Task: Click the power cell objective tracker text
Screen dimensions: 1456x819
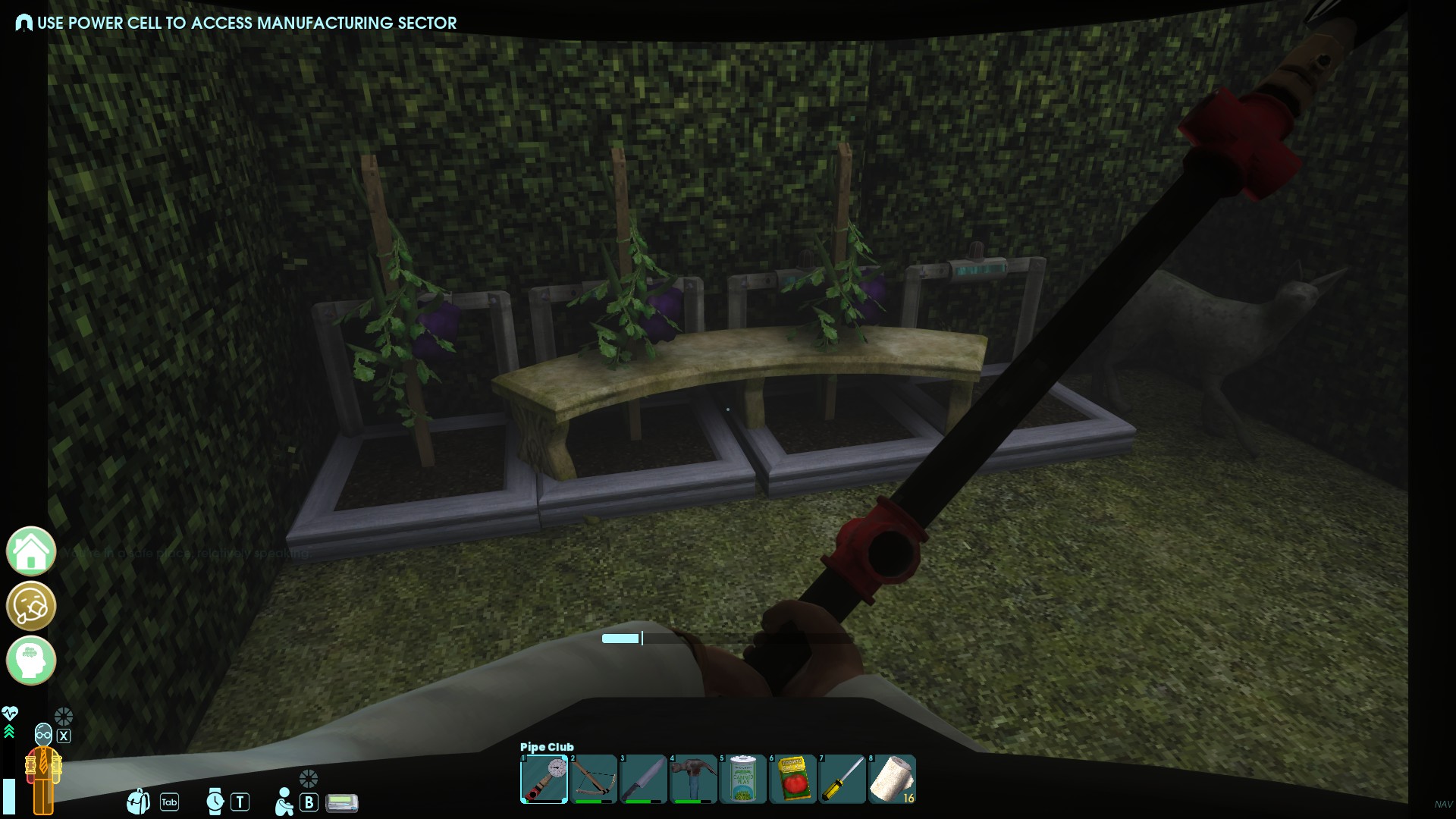Action: [x=246, y=23]
